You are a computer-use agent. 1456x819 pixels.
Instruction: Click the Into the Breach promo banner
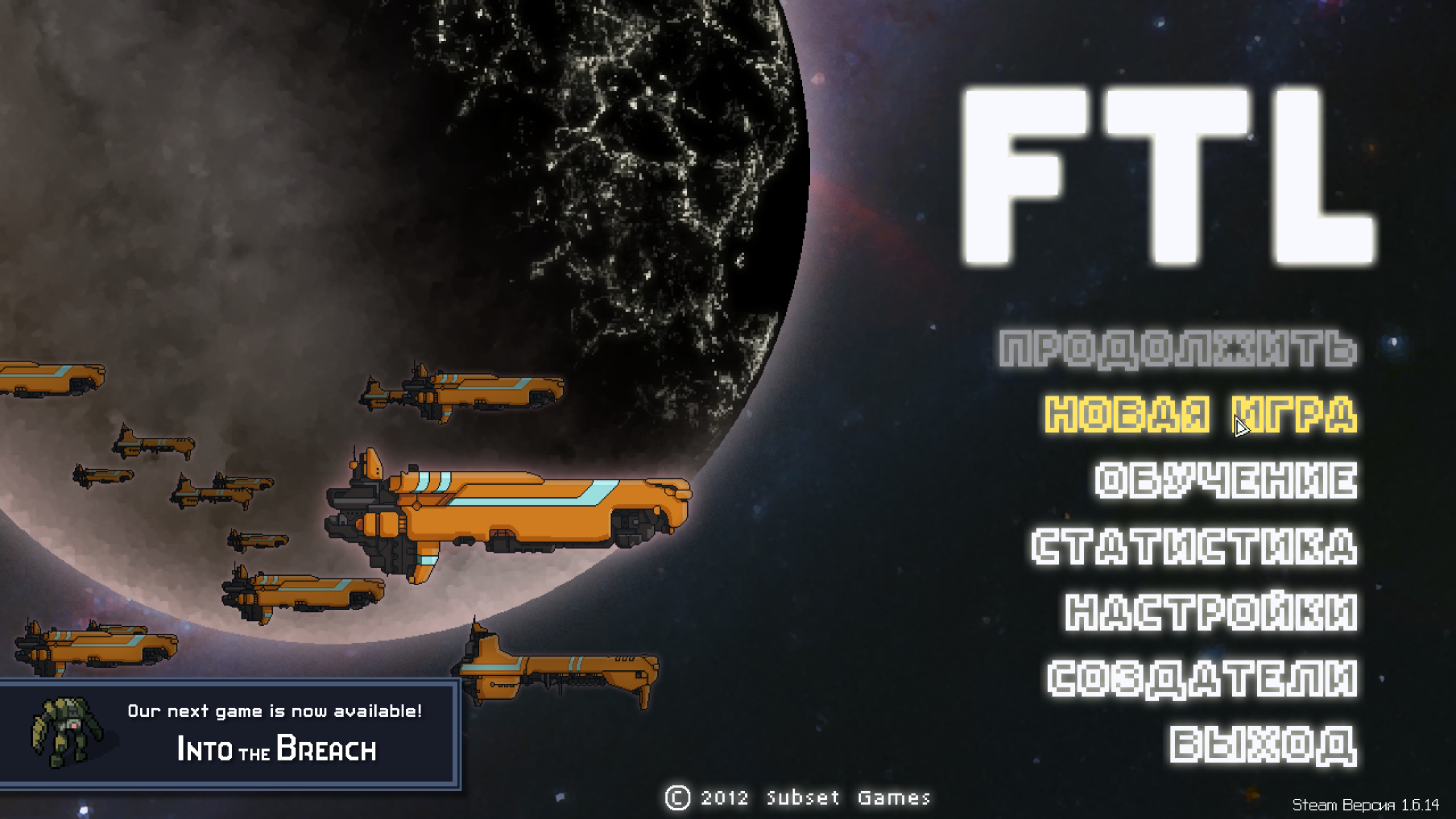coord(230,734)
